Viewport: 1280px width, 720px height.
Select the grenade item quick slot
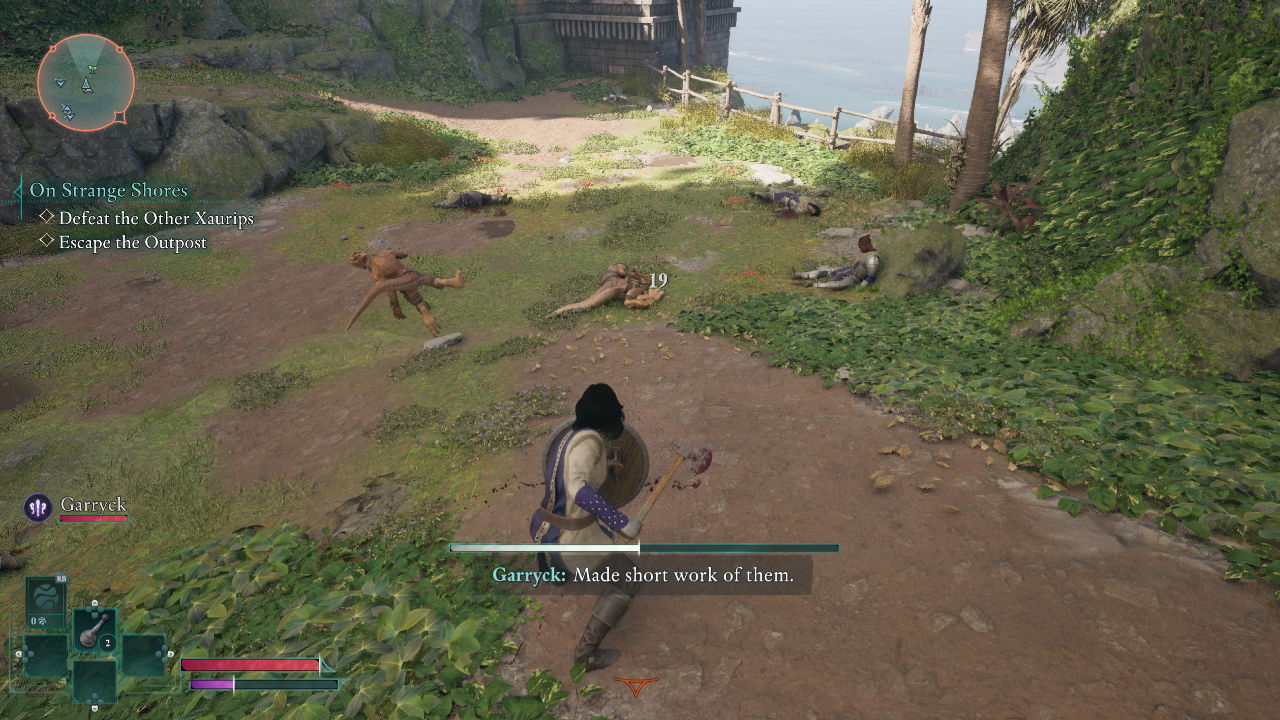coord(94,630)
